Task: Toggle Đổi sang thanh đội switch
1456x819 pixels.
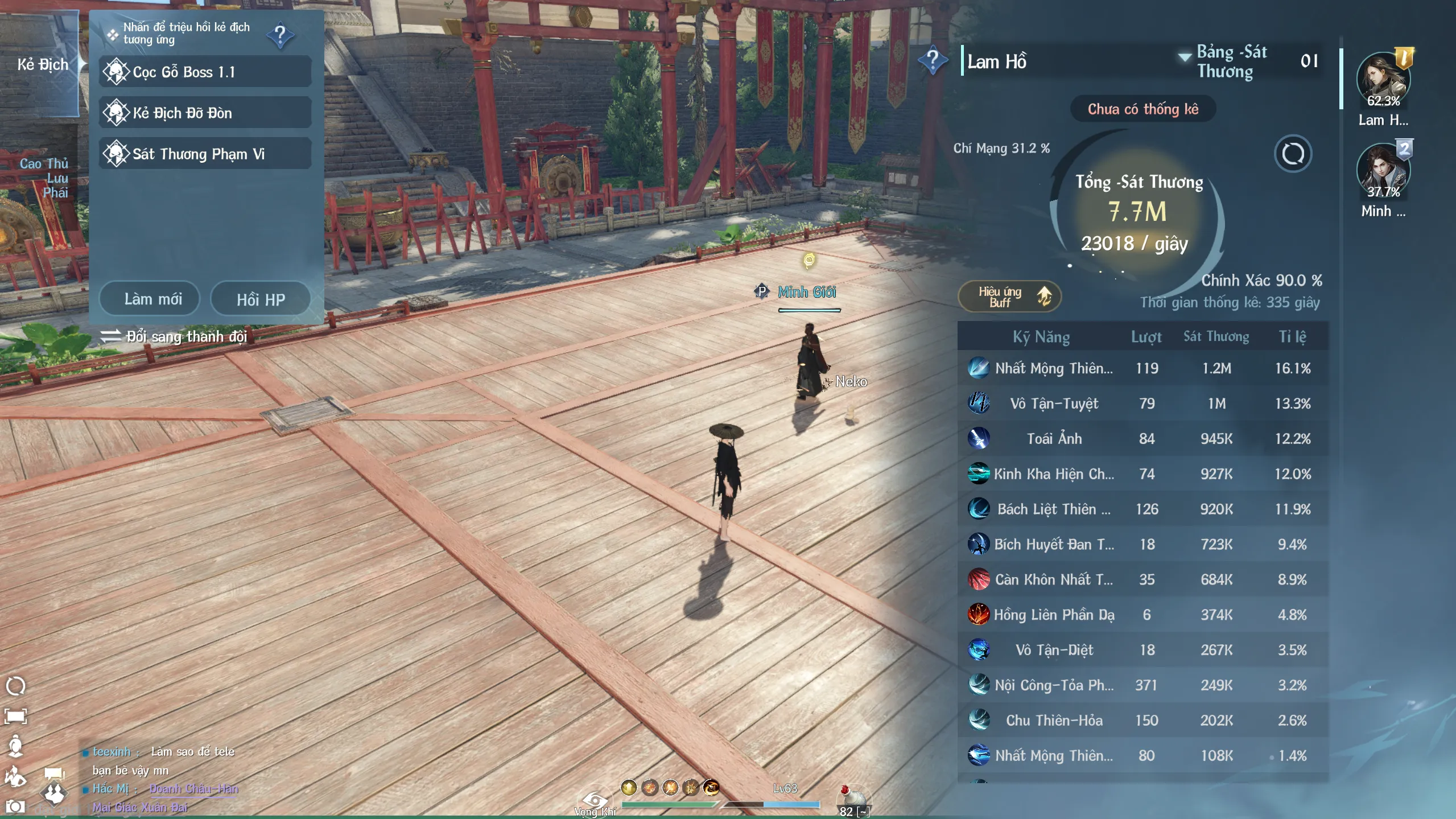Action: [174, 336]
